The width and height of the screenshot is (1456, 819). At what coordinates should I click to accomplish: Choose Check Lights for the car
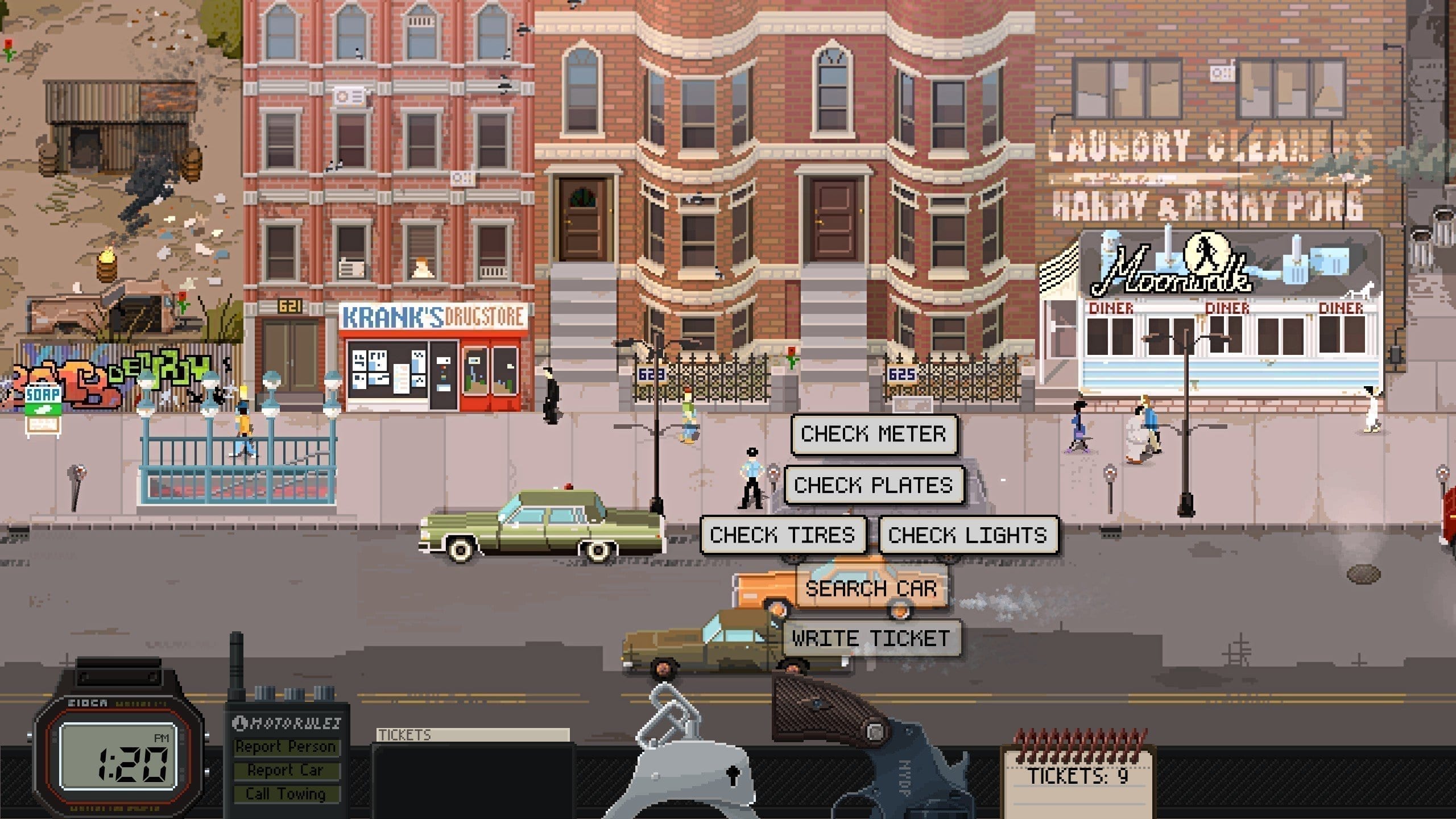coord(967,535)
